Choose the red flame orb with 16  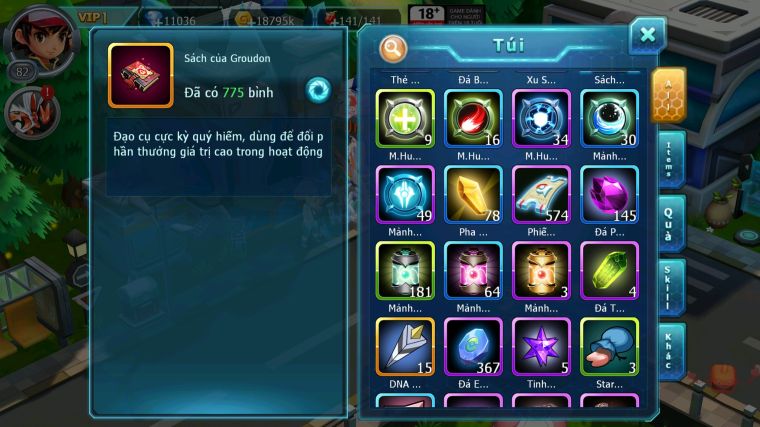point(472,118)
